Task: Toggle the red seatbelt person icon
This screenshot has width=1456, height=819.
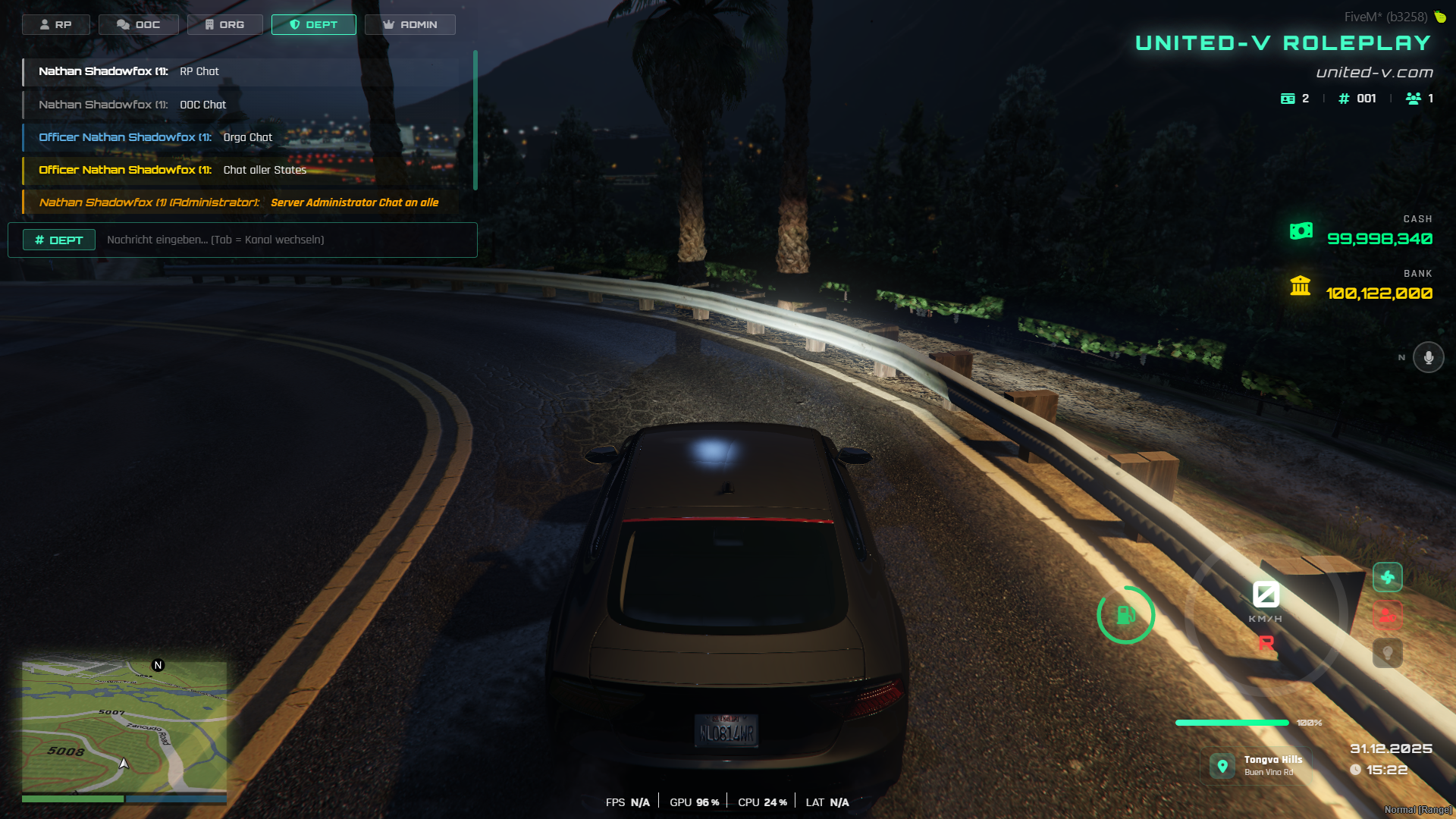Action: [x=1387, y=615]
